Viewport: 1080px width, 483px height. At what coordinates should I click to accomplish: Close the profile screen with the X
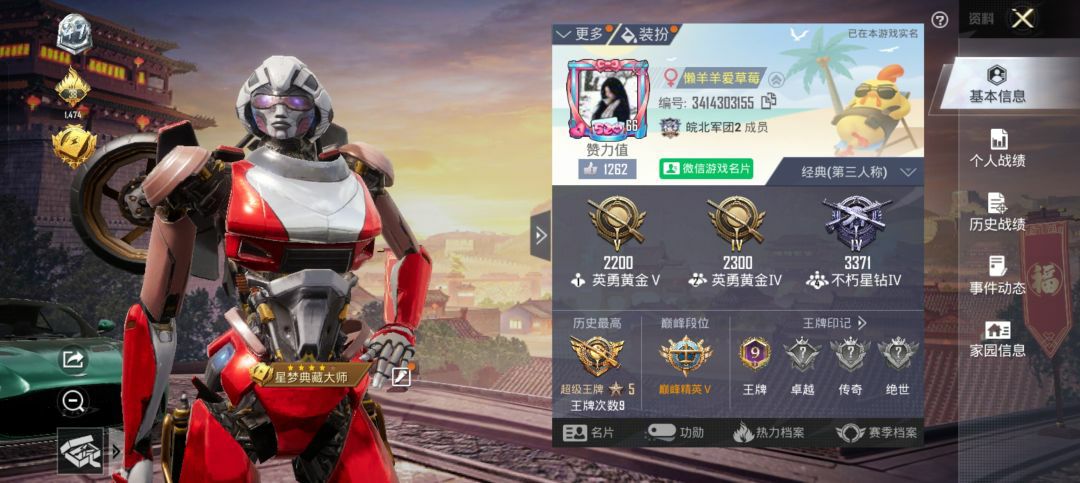point(1022,18)
